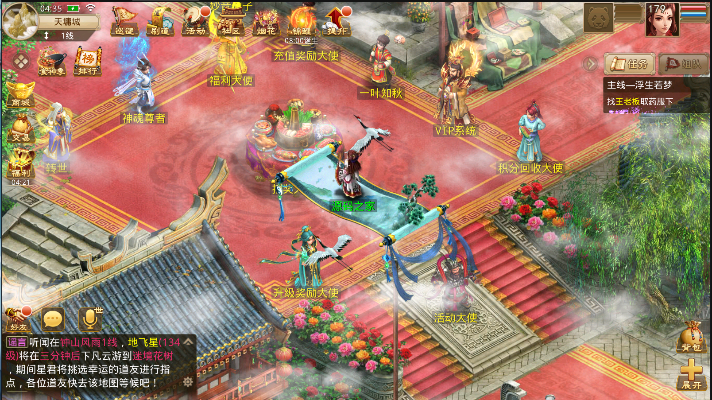
Task: Open the 排行 rankings scroll icon
Action: point(89,61)
